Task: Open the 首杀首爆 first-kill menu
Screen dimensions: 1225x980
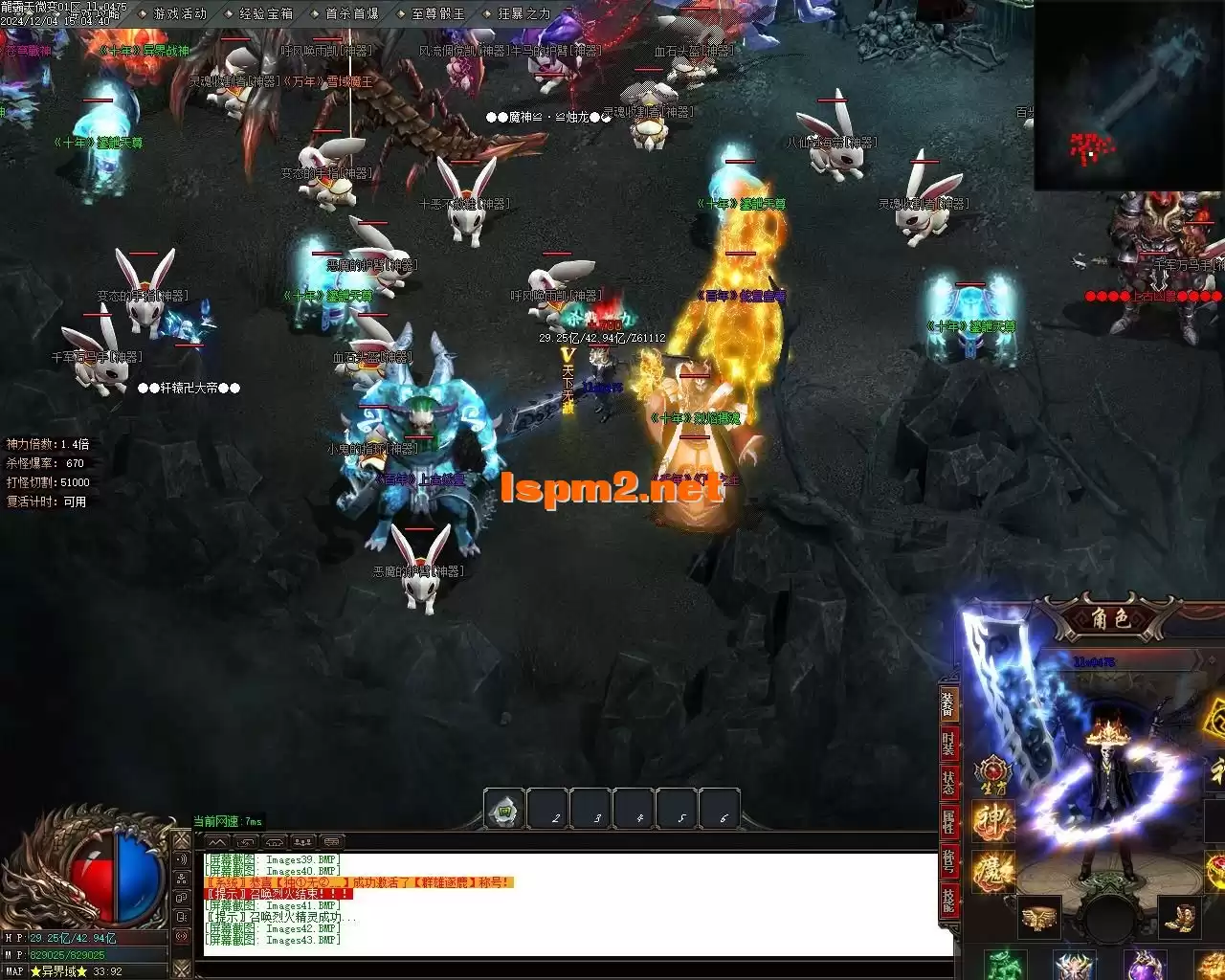Action: pos(351,13)
